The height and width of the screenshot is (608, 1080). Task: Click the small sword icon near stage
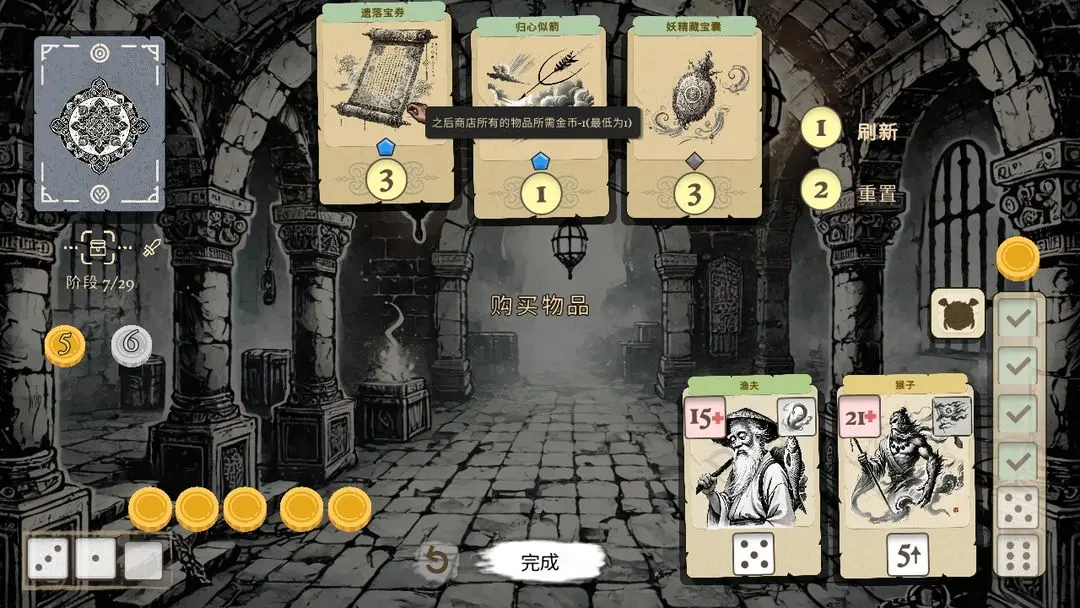pyautogui.click(x=152, y=247)
